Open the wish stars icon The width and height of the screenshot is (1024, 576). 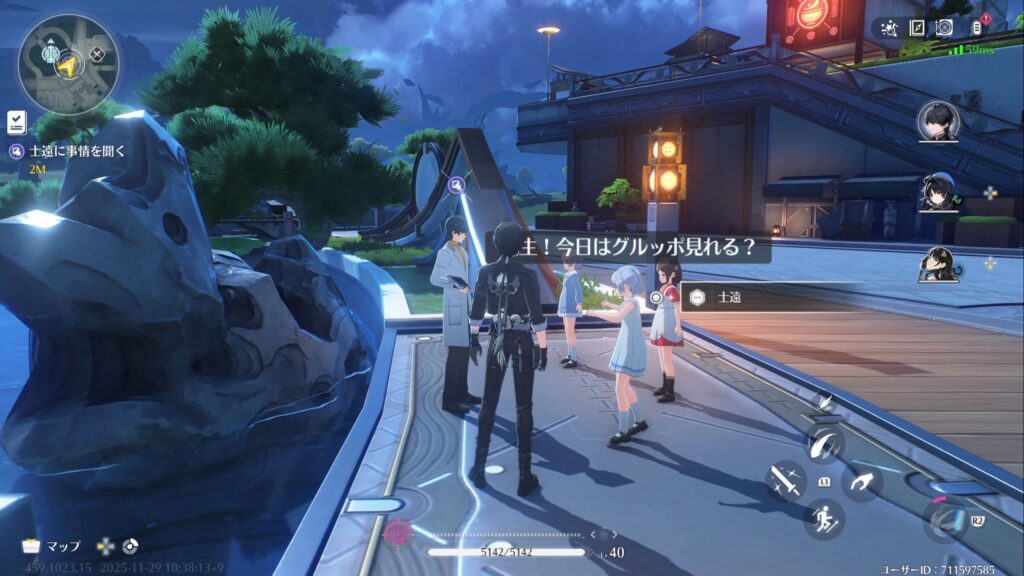coord(890,28)
